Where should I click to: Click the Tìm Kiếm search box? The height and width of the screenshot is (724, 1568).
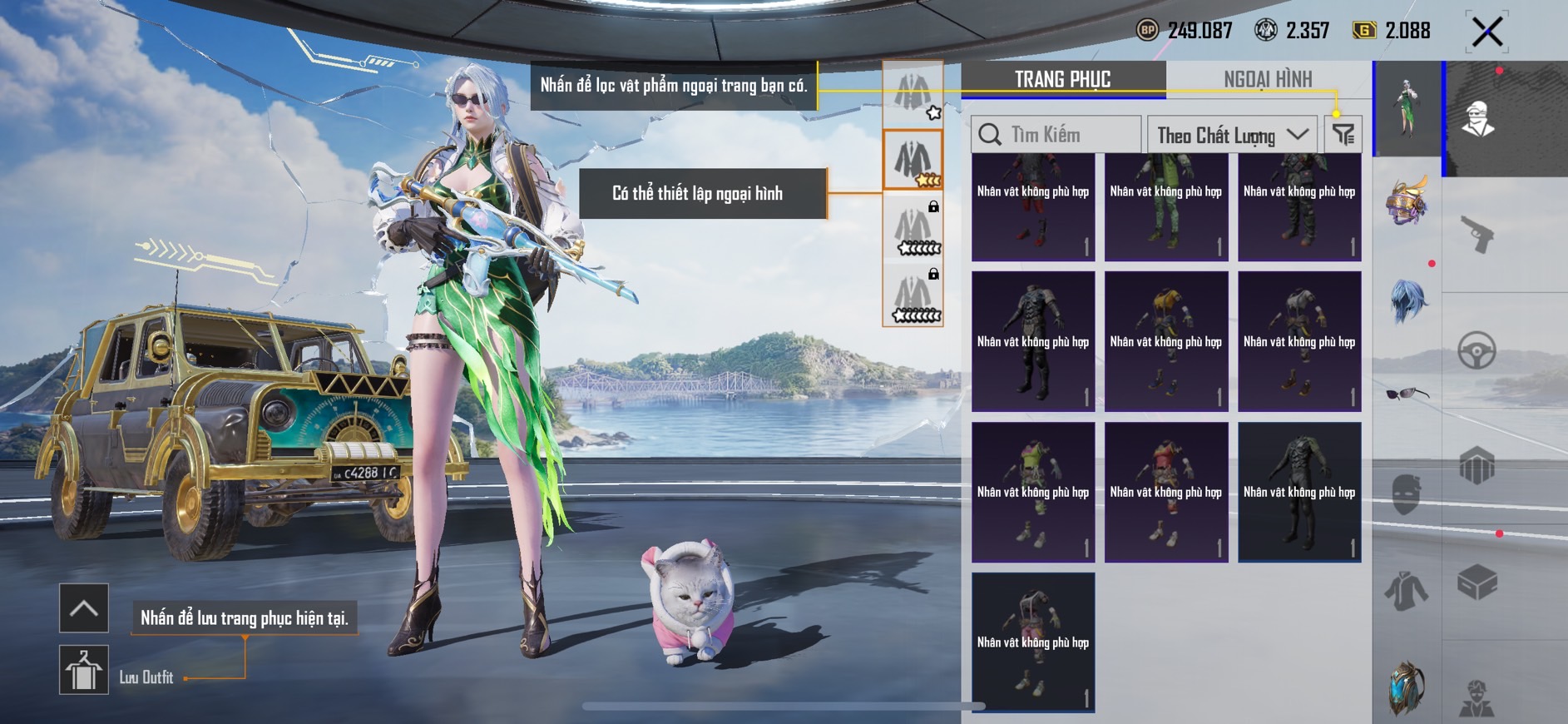click(1056, 135)
